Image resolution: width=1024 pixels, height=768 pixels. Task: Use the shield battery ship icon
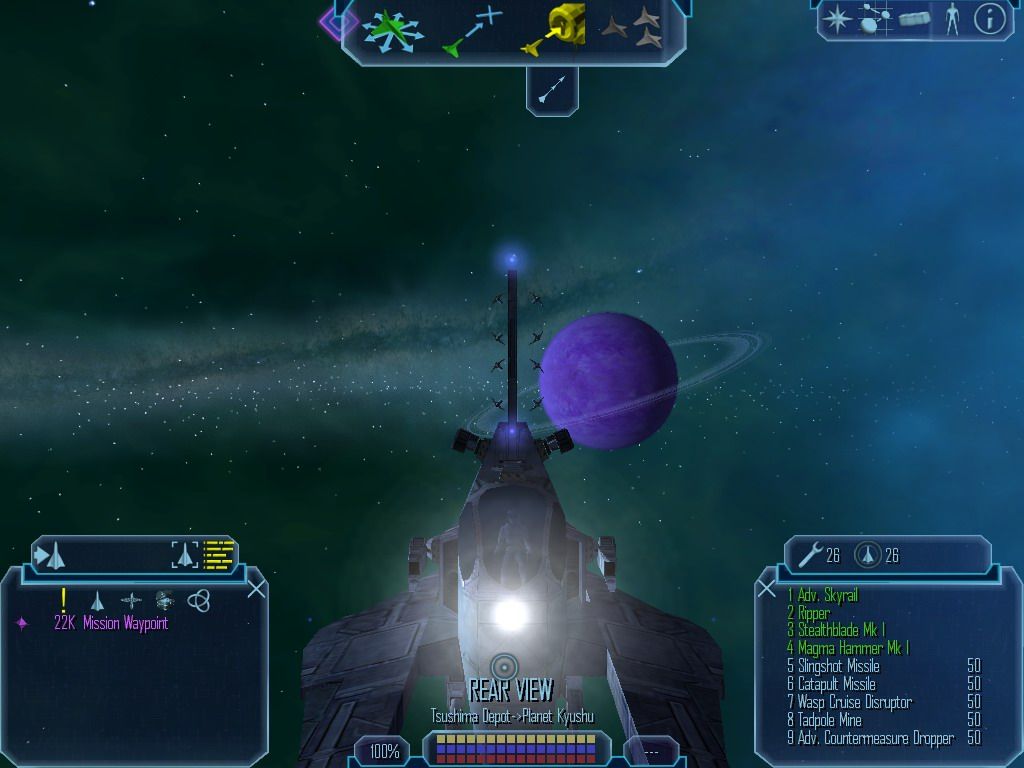click(x=867, y=555)
